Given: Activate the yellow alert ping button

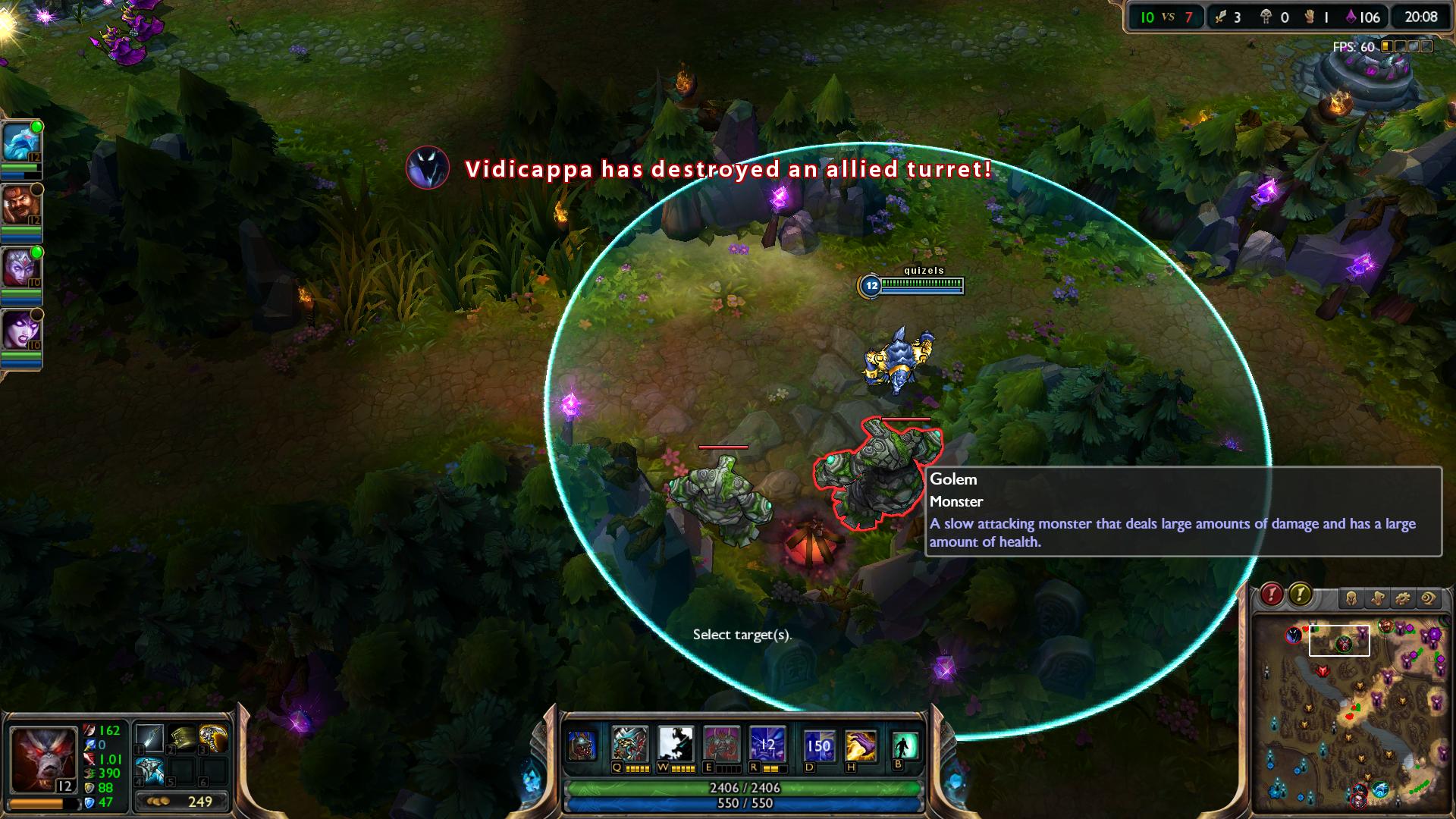Looking at the screenshot, I should 1300,595.
